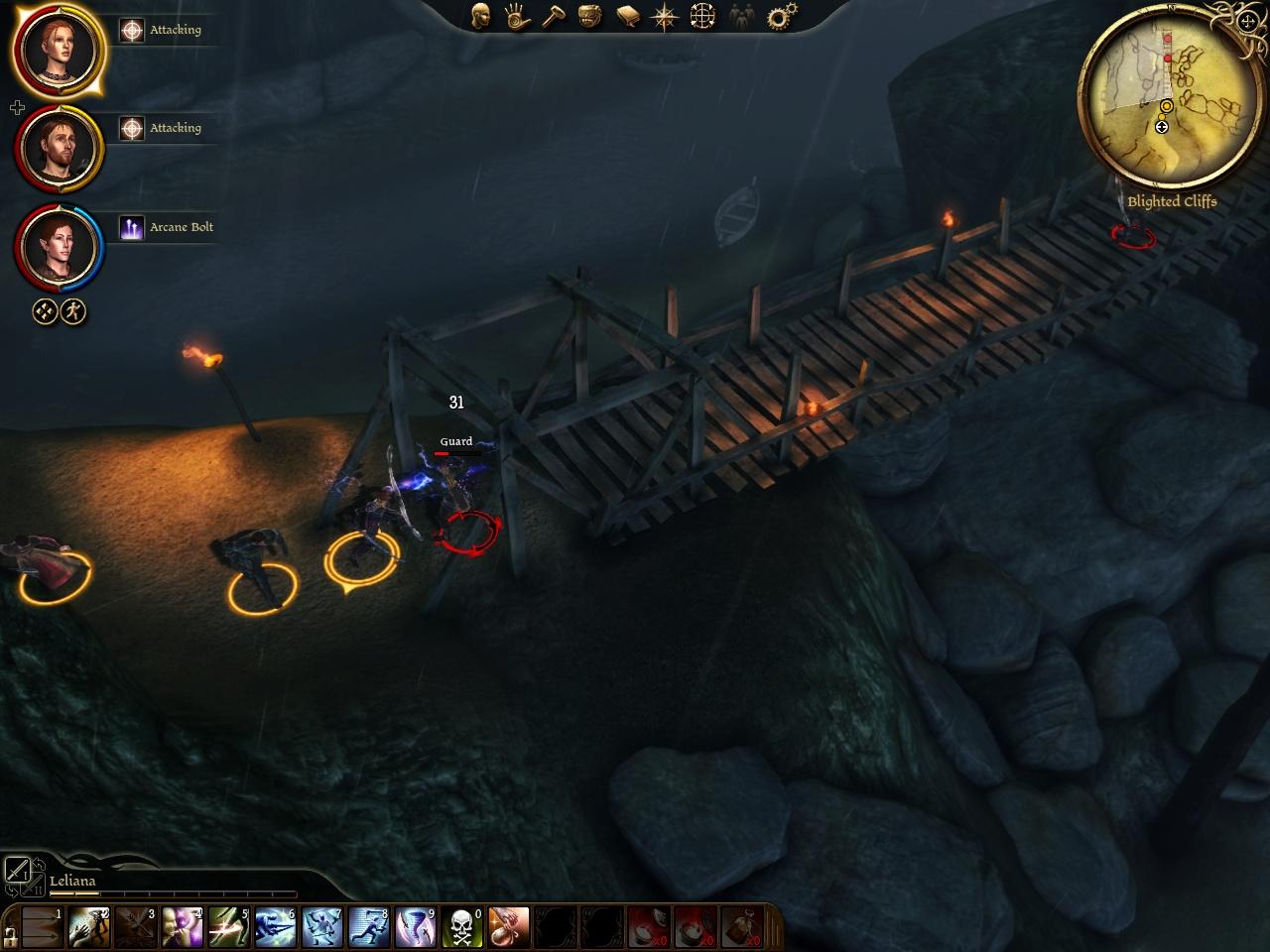Use the purple-faced ability in slot 4
1270x952 pixels.
click(x=182, y=928)
